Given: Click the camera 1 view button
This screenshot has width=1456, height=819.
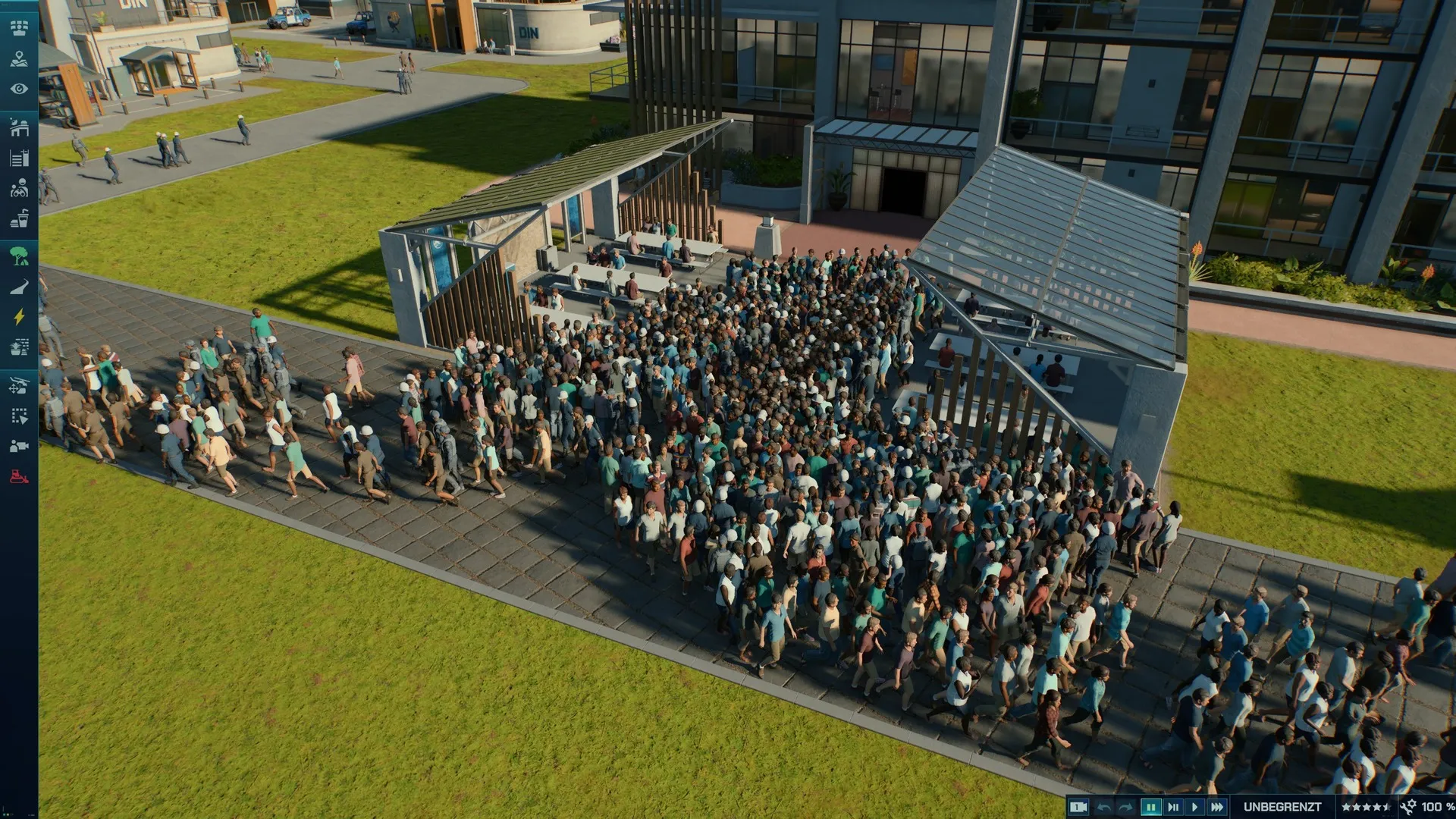Looking at the screenshot, I should point(1078,807).
